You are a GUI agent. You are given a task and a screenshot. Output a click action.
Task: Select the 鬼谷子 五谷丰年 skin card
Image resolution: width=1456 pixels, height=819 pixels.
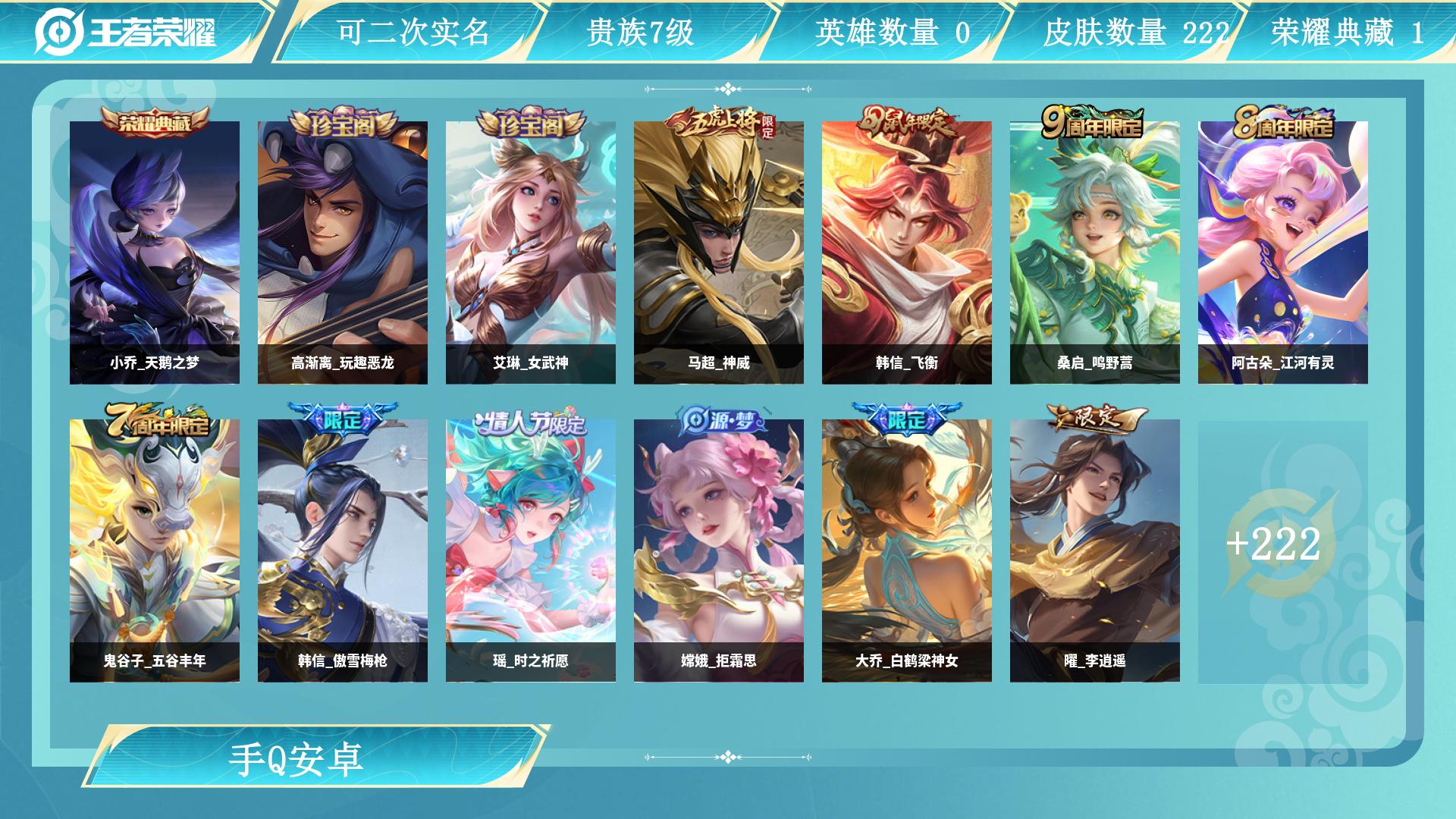pyautogui.click(x=155, y=551)
